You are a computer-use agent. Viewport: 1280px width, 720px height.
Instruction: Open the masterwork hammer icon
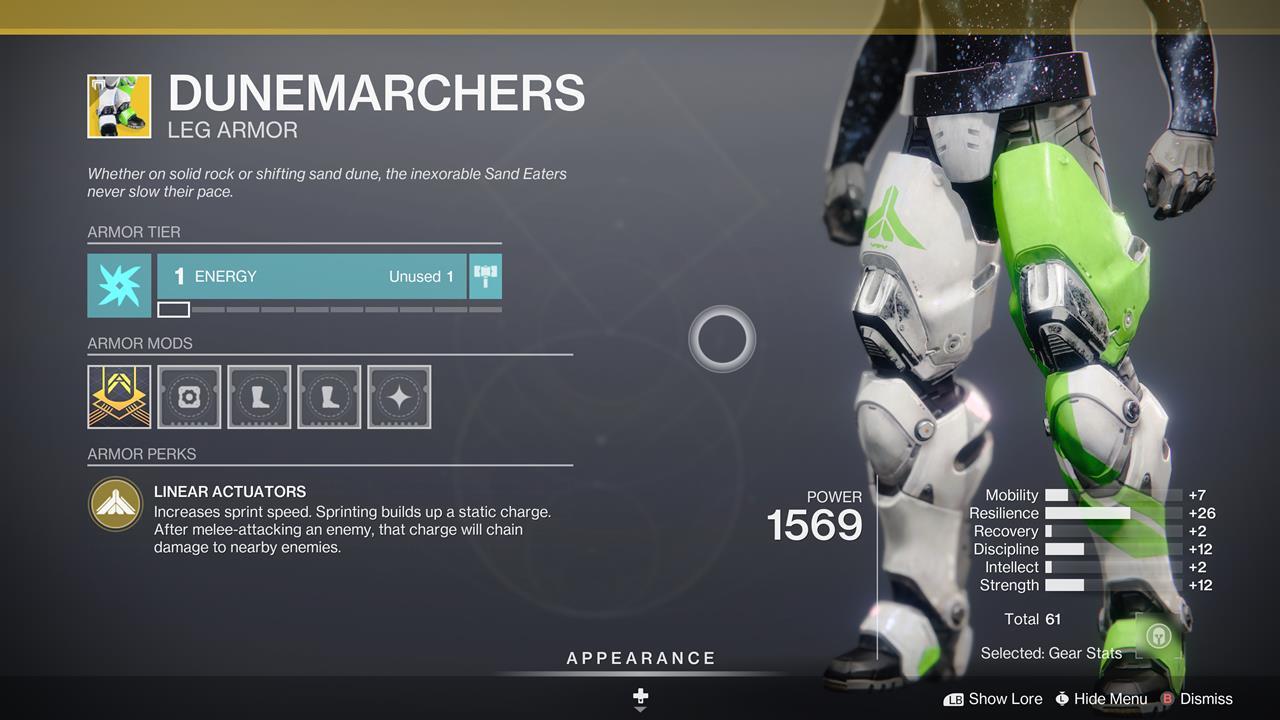(486, 277)
